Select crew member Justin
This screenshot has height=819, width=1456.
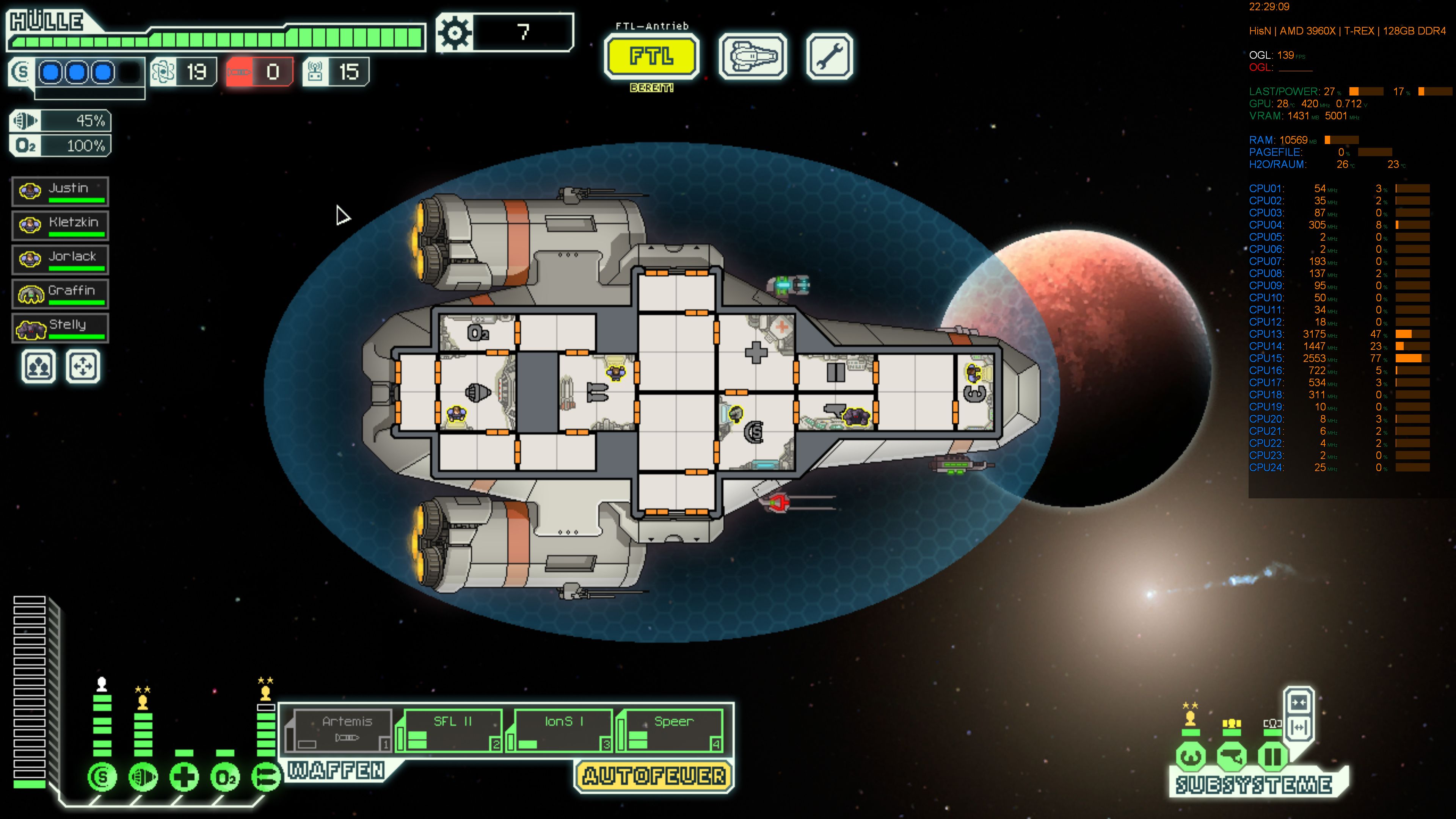[x=60, y=191]
